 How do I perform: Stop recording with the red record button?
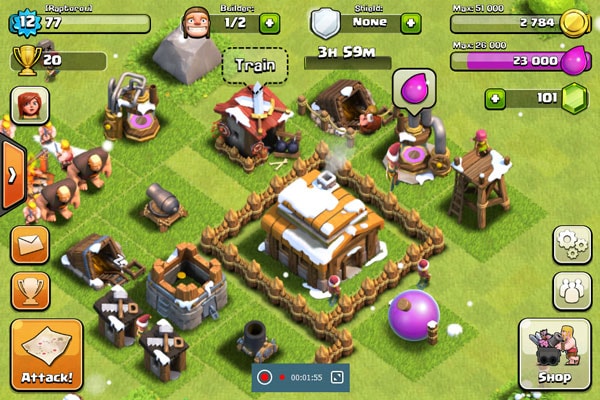click(x=265, y=377)
